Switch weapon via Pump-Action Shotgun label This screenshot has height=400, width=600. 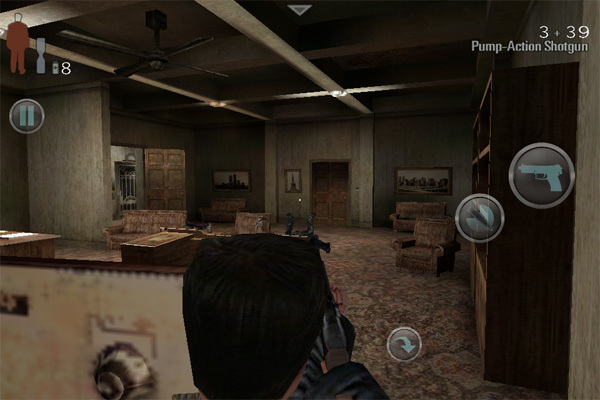coord(530,46)
